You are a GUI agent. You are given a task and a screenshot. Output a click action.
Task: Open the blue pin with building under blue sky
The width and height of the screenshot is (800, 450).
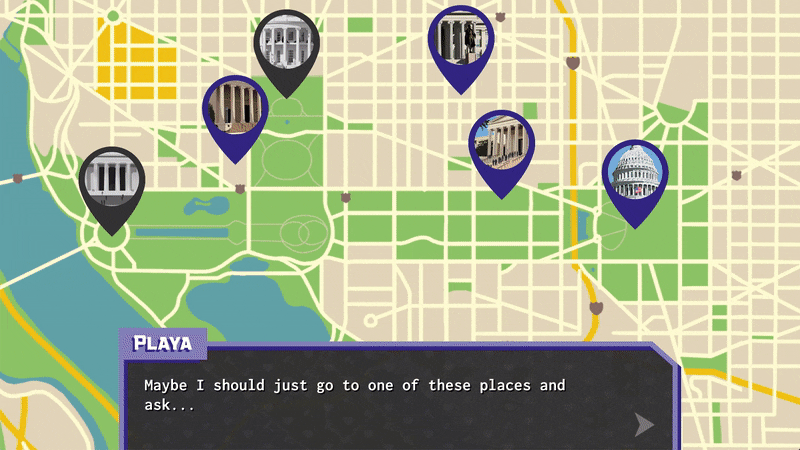point(502,143)
